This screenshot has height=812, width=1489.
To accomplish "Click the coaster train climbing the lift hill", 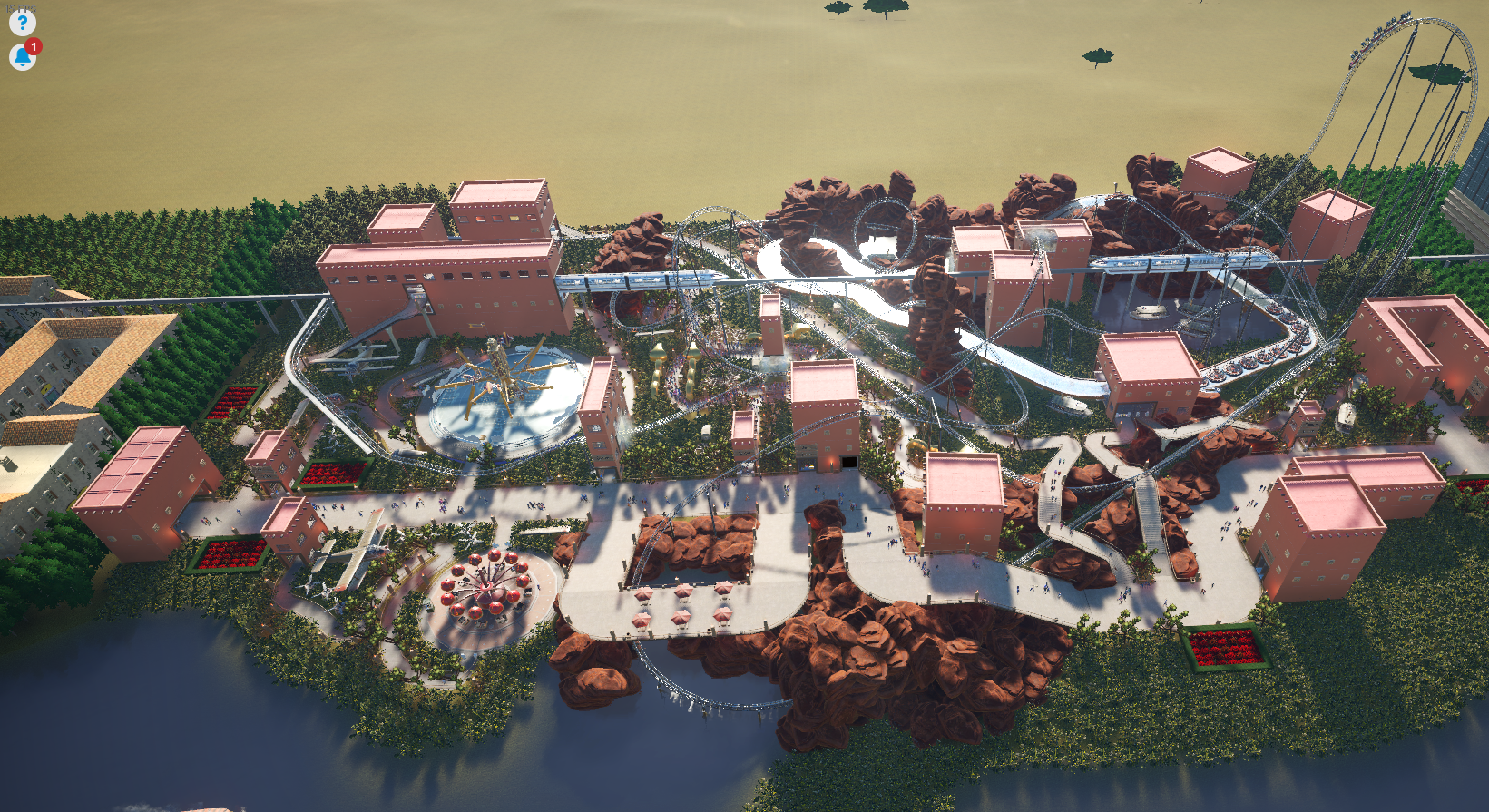I will [x=1386, y=27].
